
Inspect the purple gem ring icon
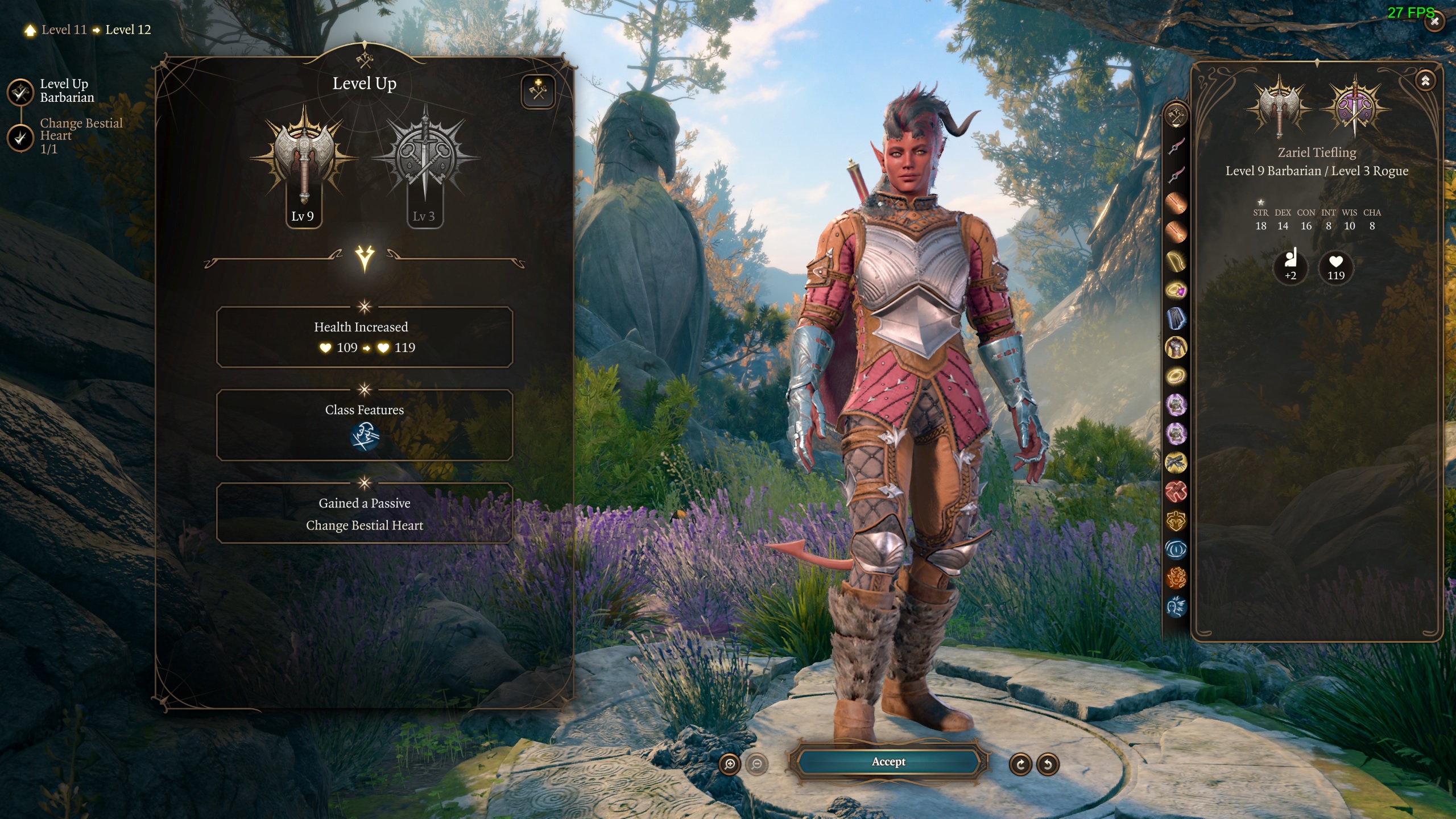click(1176, 290)
